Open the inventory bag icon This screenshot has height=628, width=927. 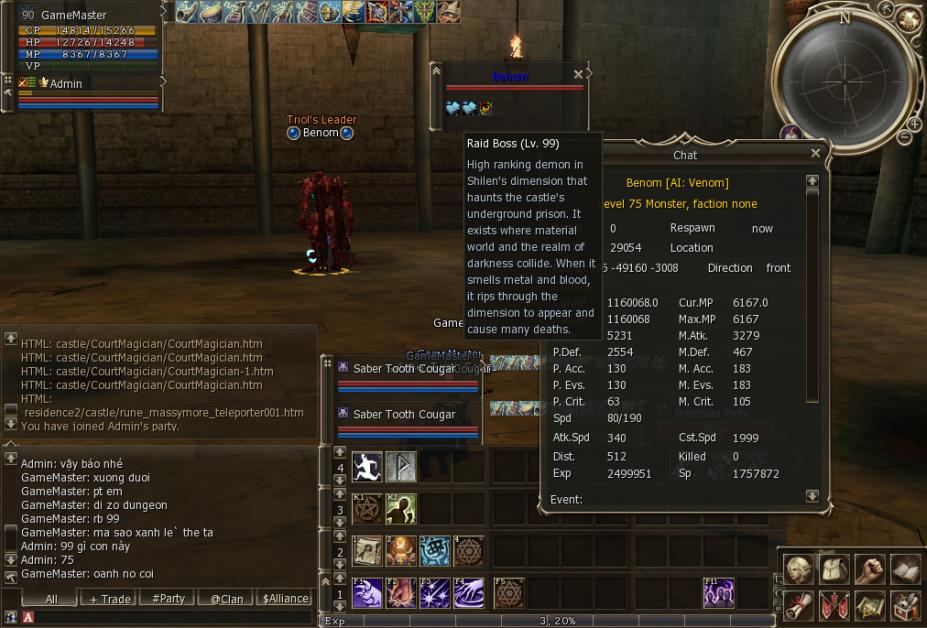[833, 570]
